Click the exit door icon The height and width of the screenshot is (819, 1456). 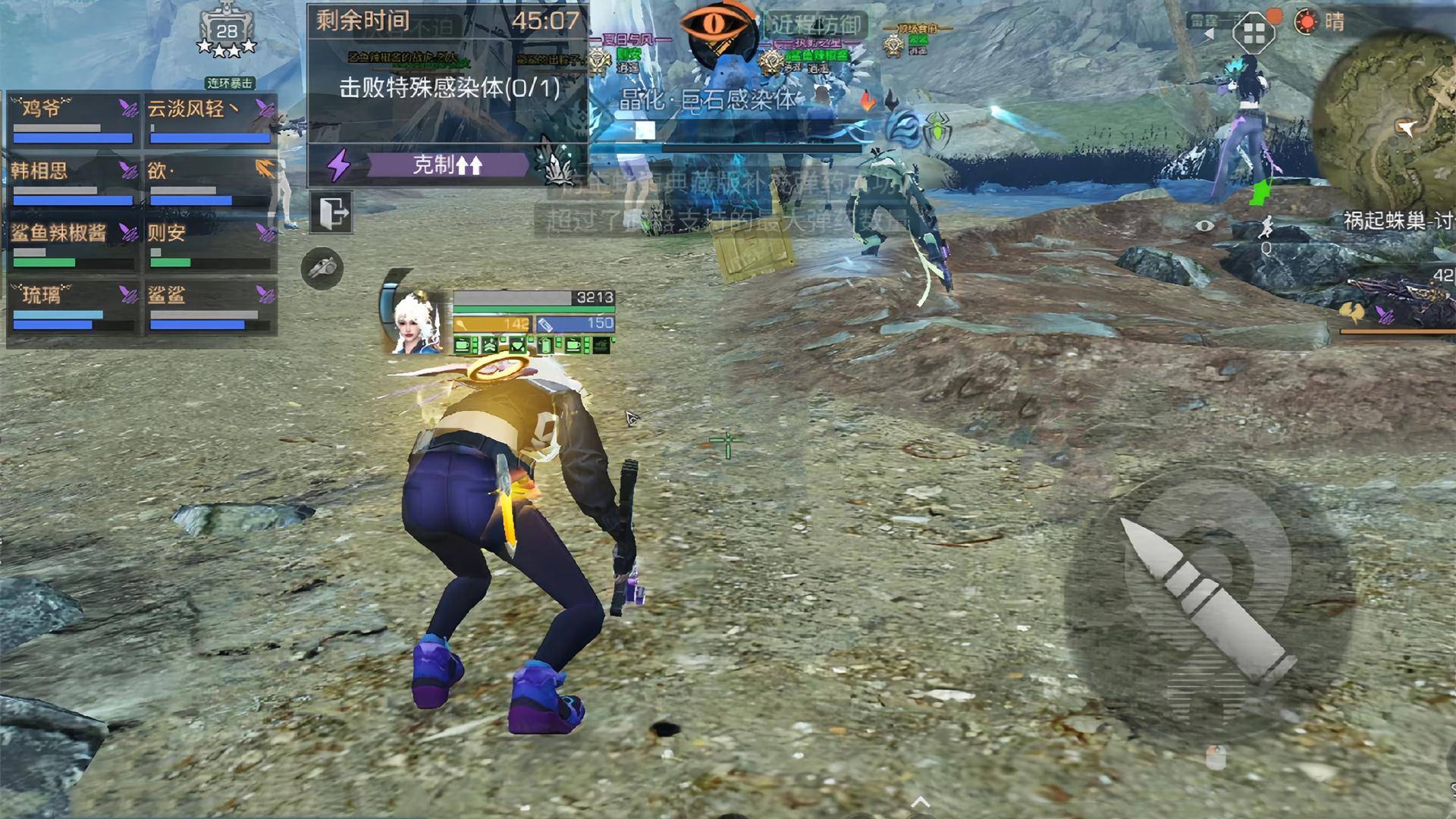[331, 212]
